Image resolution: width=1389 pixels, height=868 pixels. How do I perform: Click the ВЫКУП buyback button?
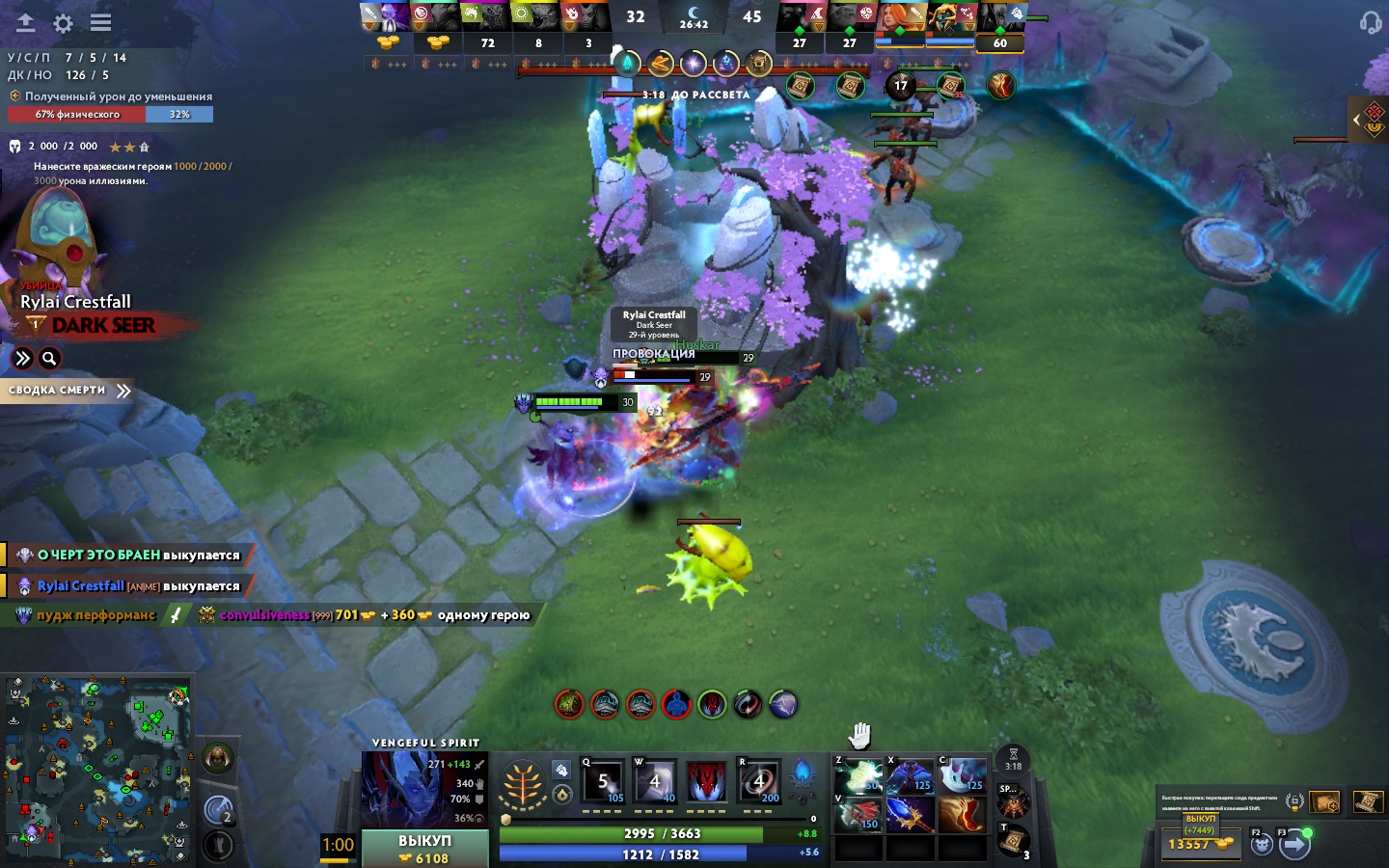point(424,848)
